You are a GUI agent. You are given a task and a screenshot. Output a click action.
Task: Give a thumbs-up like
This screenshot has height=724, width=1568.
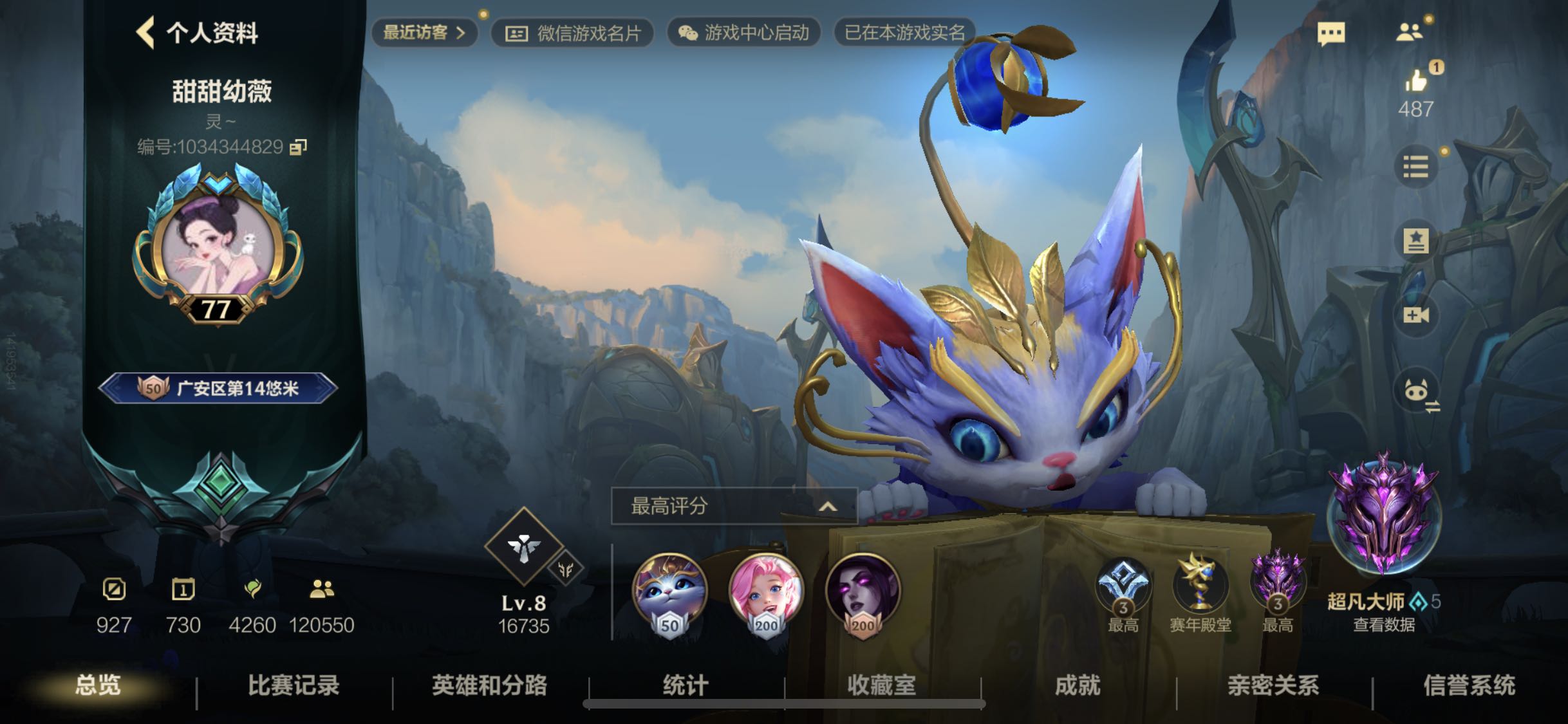tap(1415, 82)
